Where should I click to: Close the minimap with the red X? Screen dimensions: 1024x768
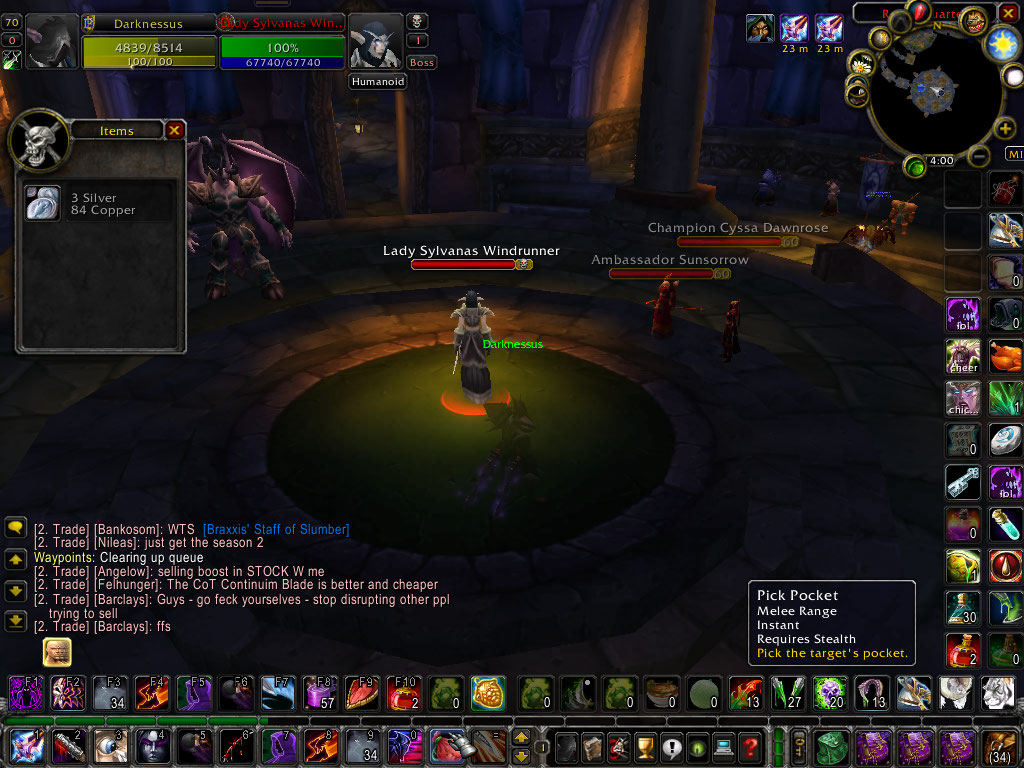point(1008,13)
